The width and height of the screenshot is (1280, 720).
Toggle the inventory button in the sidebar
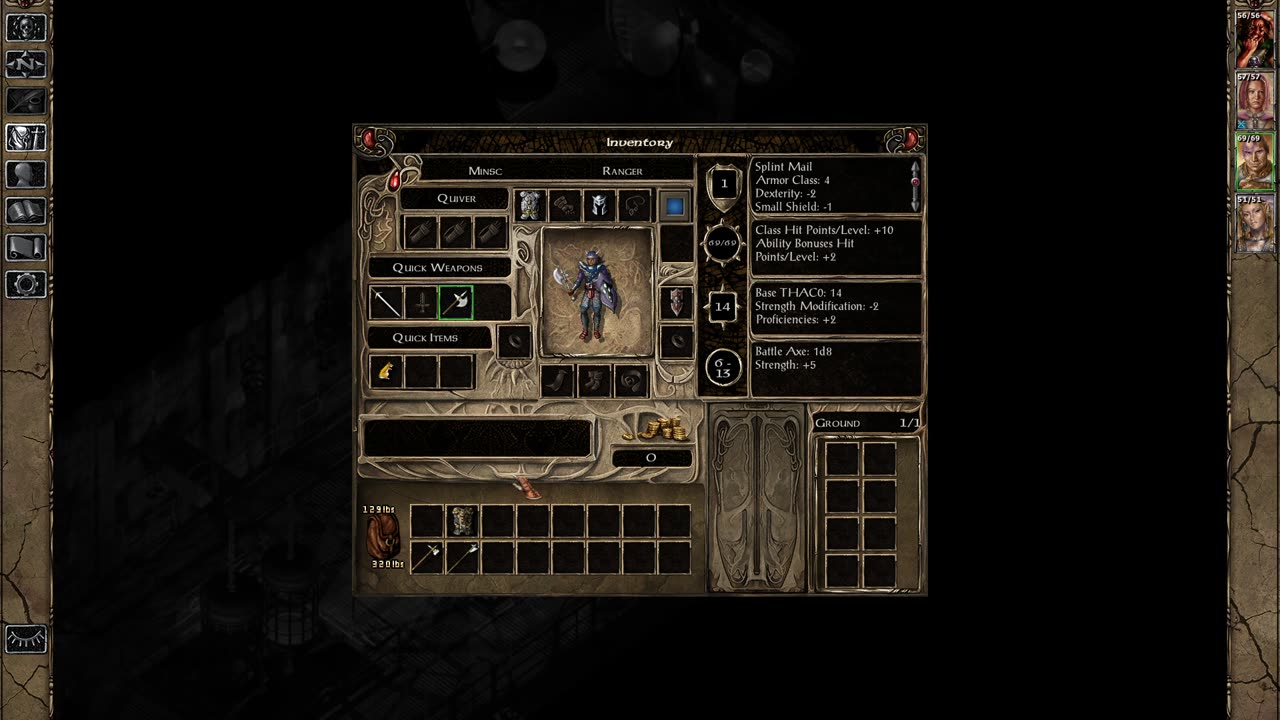pos(26,137)
